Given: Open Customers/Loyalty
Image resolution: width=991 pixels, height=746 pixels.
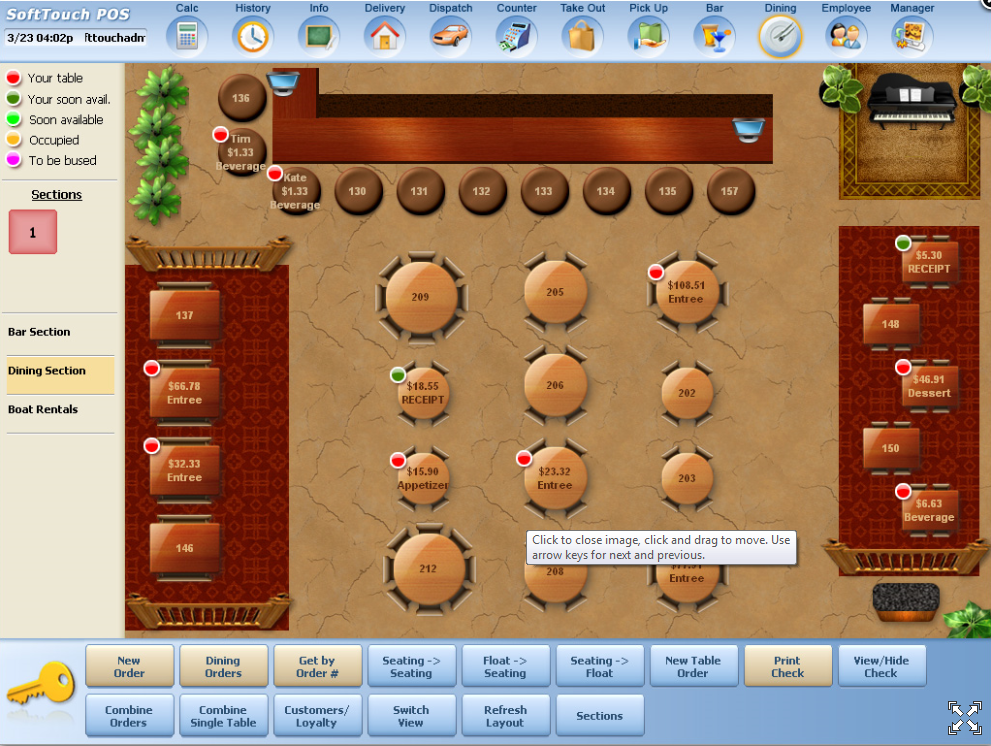Looking at the screenshot, I should 317,716.
